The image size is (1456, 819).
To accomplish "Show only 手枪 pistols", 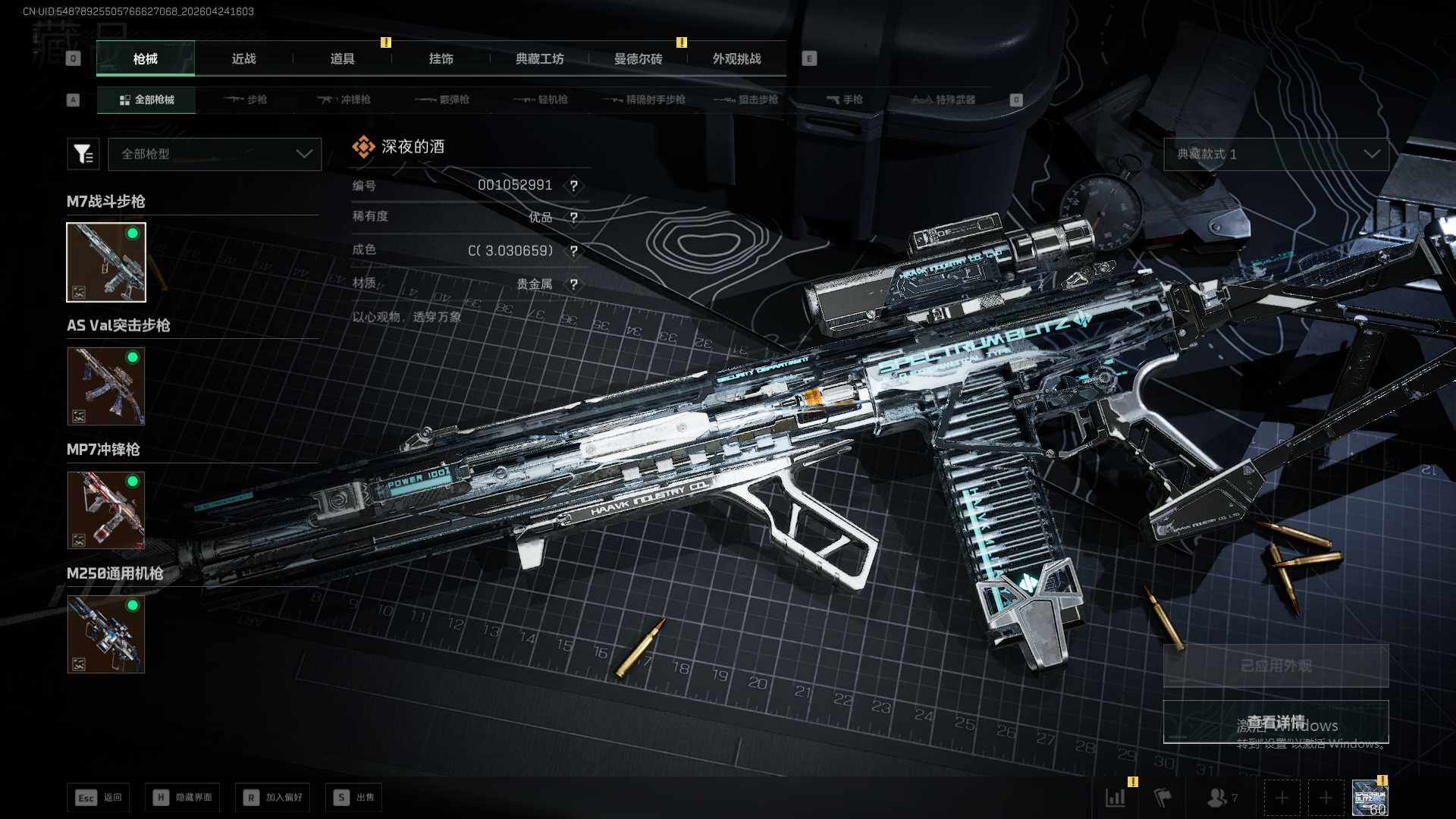I will pos(845,100).
